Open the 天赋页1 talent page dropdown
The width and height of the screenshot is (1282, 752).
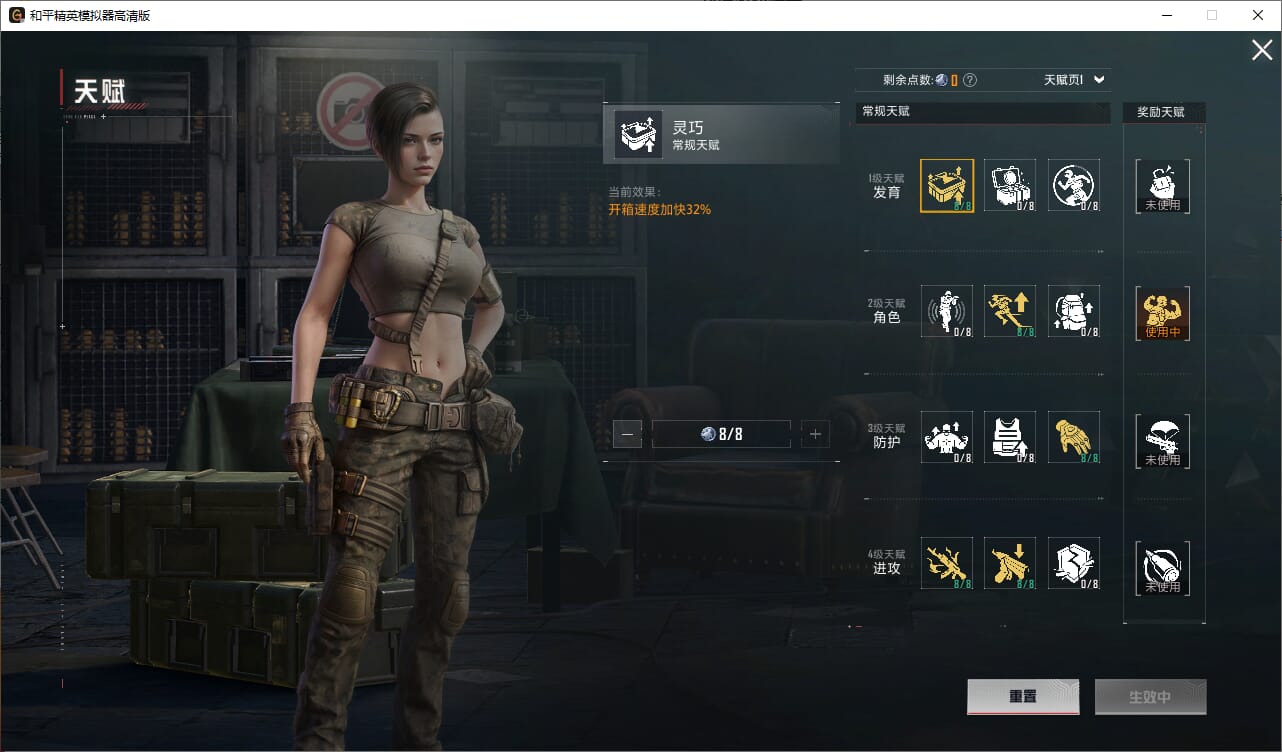click(1074, 80)
